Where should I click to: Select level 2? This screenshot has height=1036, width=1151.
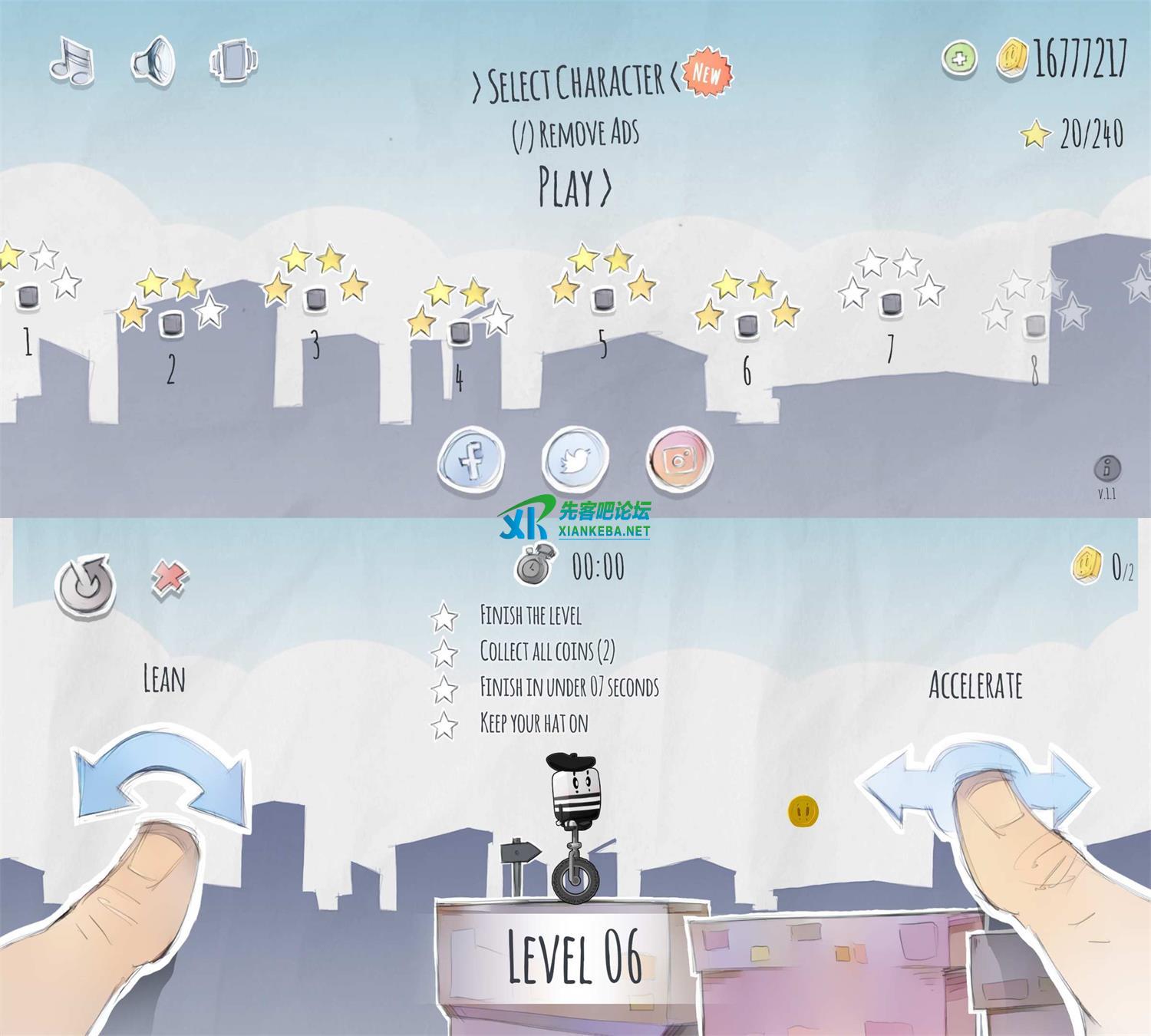click(x=171, y=324)
